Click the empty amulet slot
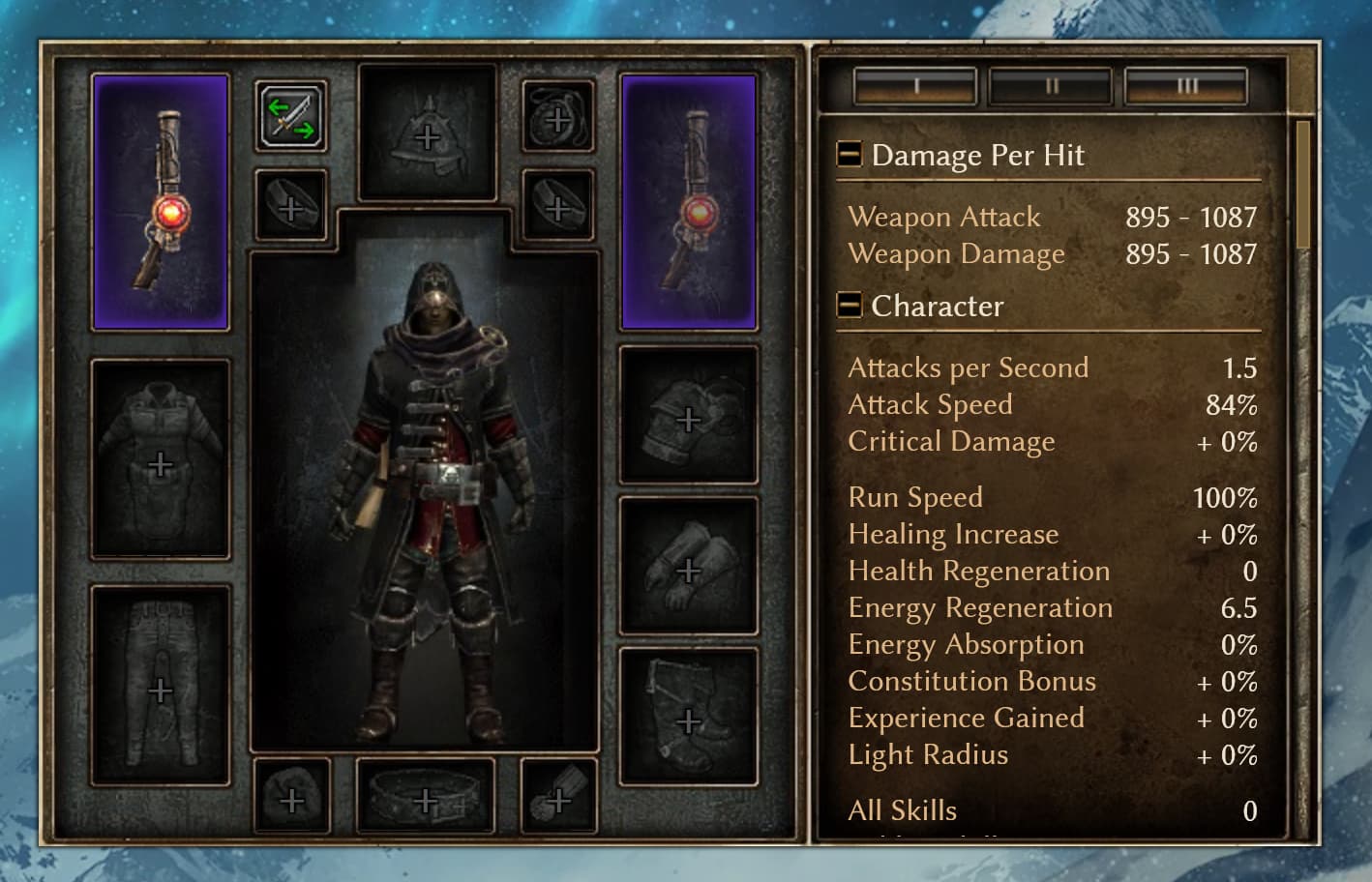Screen dimensions: 1372x882 coord(556,119)
